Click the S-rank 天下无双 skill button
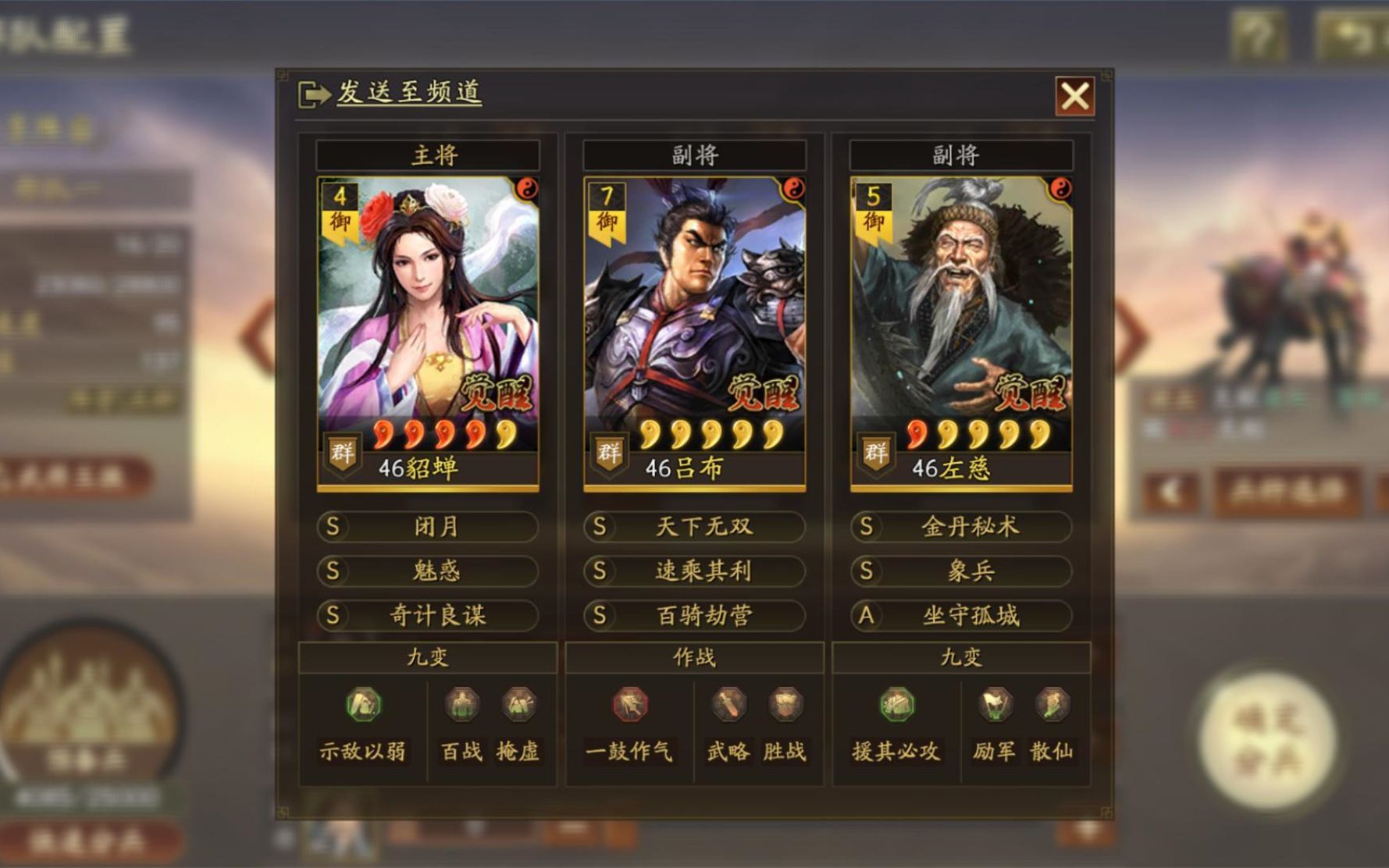1389x868 pixels. (694, 527)
